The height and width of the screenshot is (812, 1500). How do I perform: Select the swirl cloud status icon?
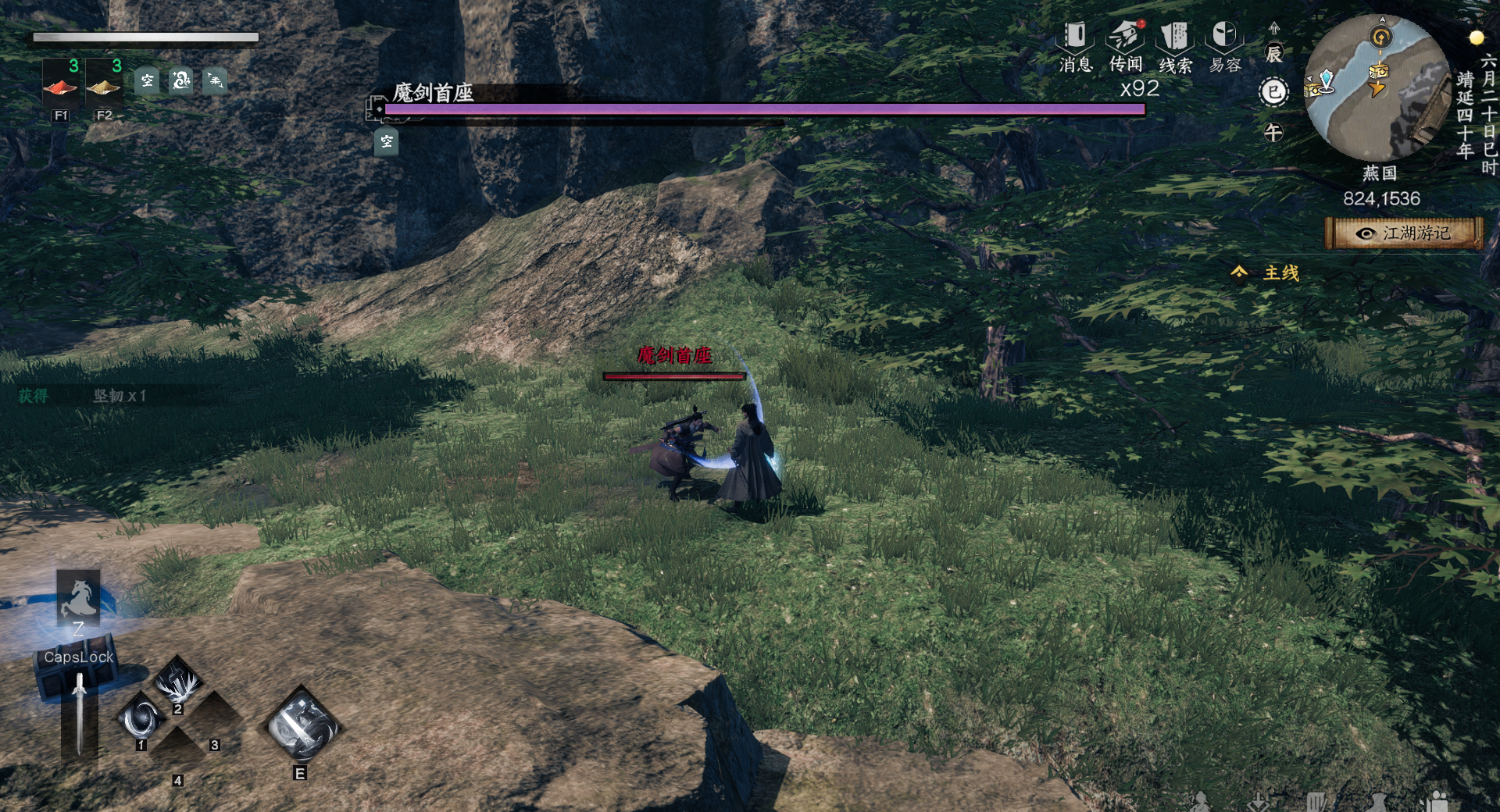click(x=181, y=80)
